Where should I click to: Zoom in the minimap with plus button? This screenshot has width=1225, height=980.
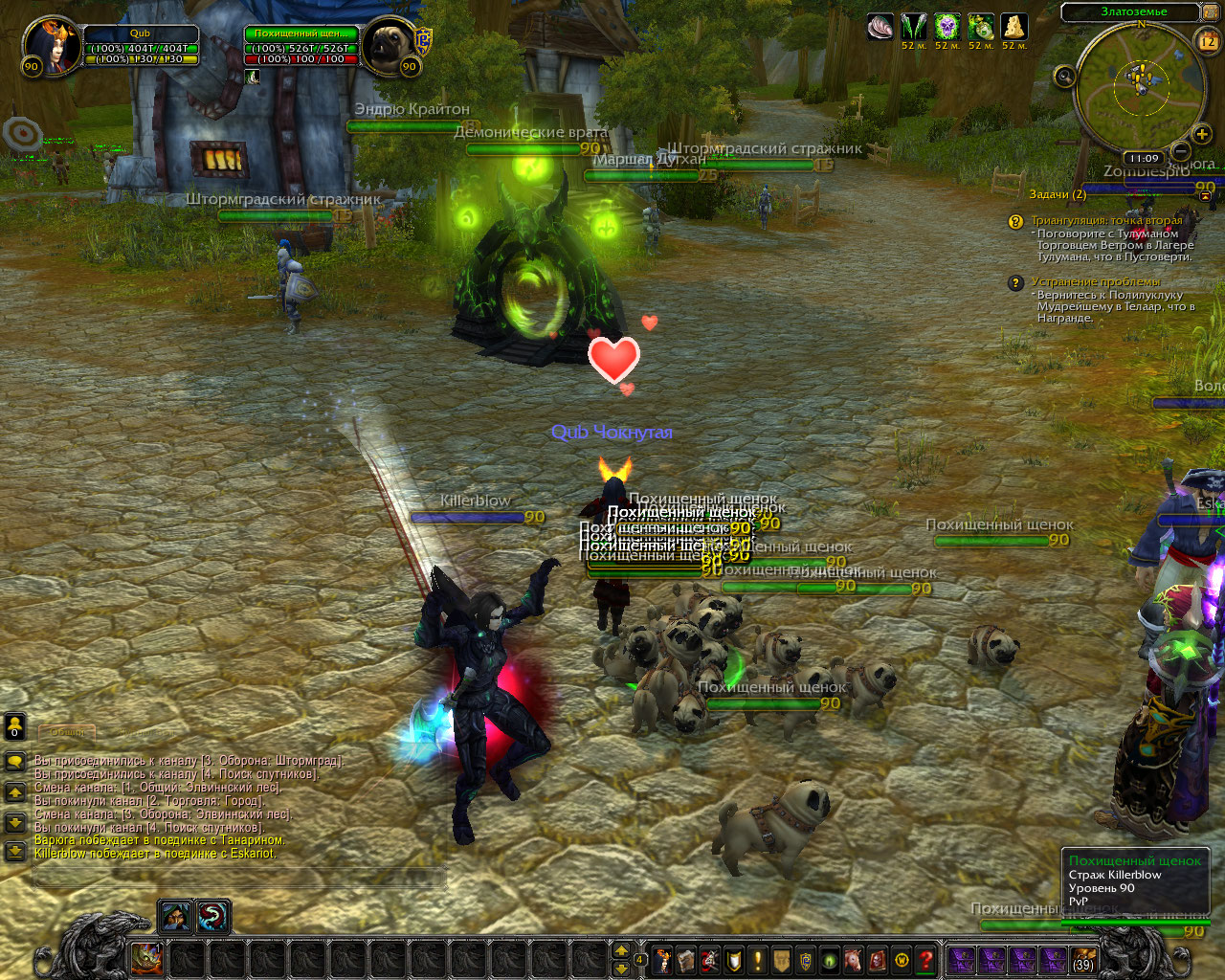click(x=1202, y=134)
